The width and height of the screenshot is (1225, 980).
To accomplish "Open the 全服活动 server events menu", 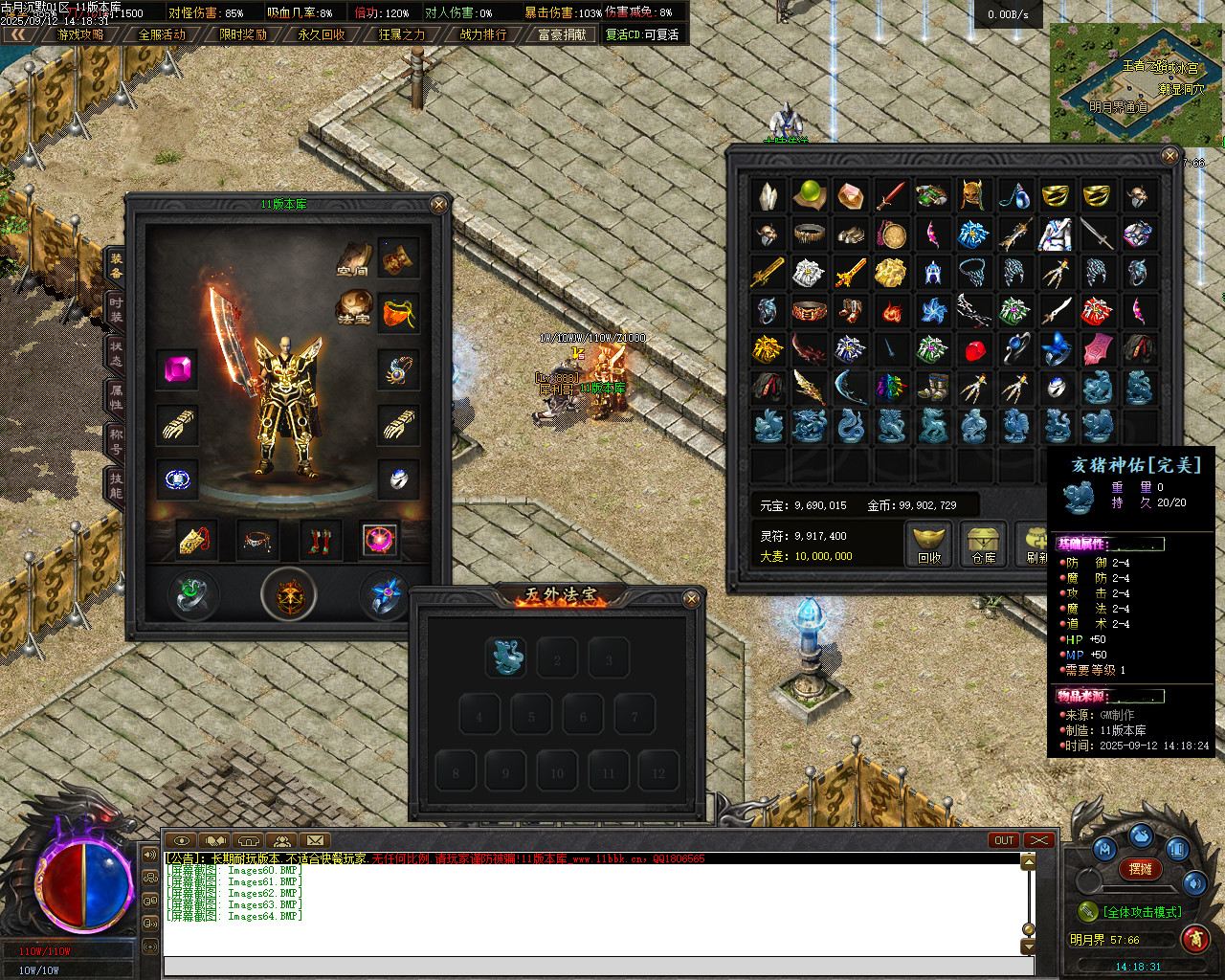I will coord(162,34).
